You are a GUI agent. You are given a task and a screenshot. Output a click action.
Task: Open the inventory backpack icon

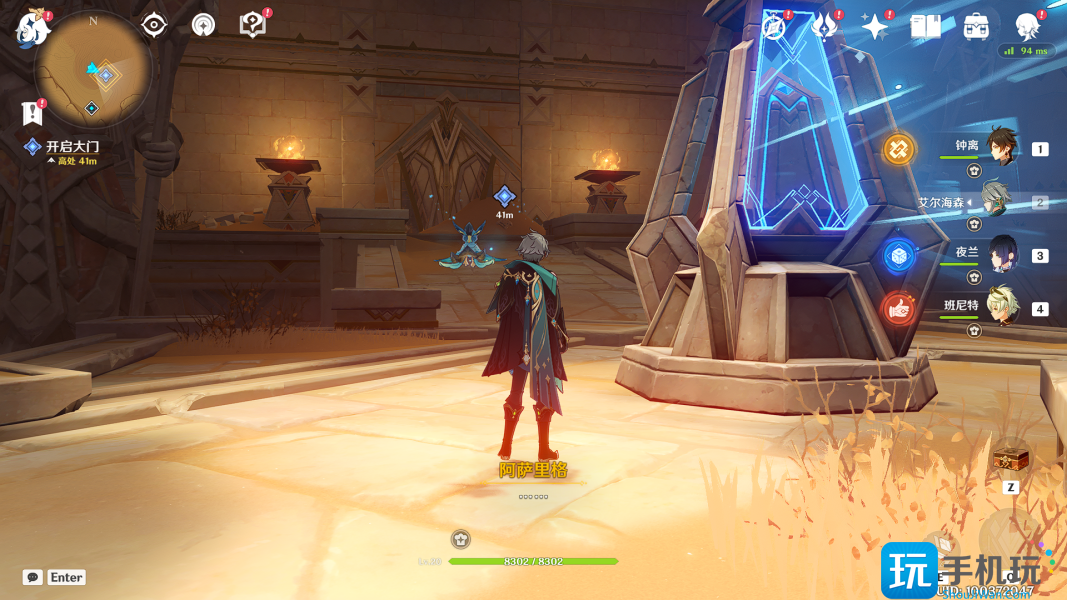[x=976, y=27]
